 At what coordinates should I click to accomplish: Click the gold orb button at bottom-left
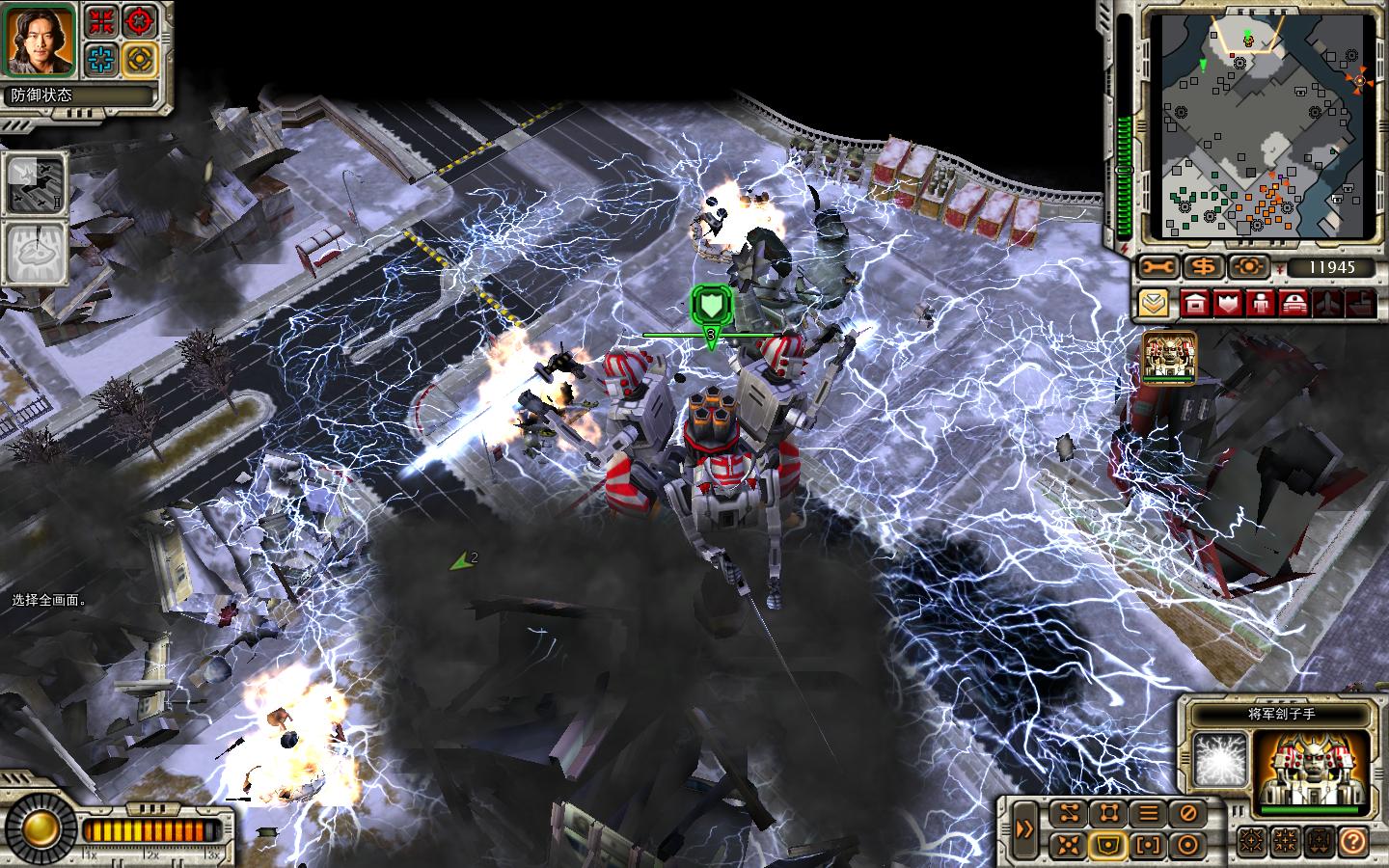click(41, 827)
